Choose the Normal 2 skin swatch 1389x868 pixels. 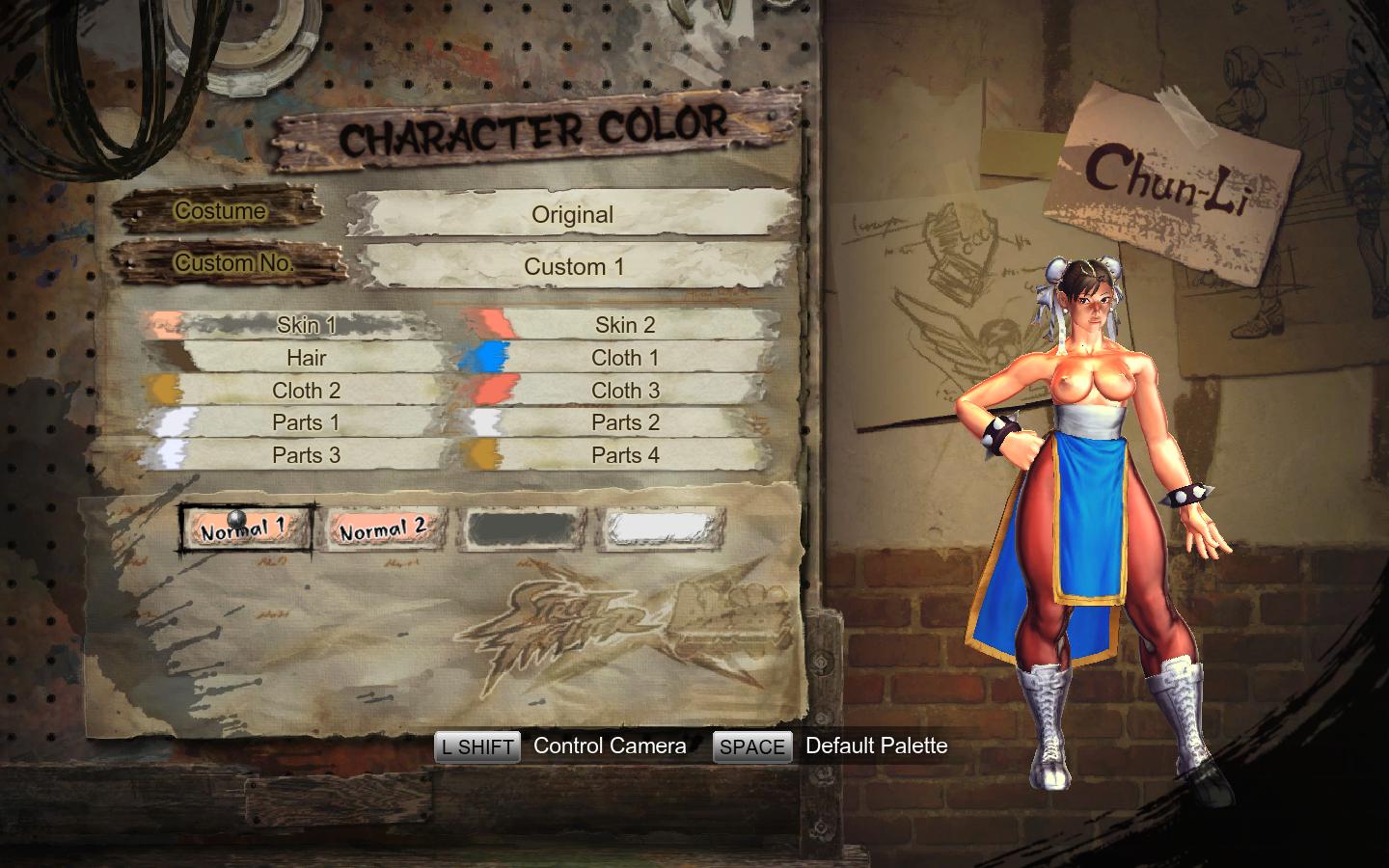(x=383, y=529)
